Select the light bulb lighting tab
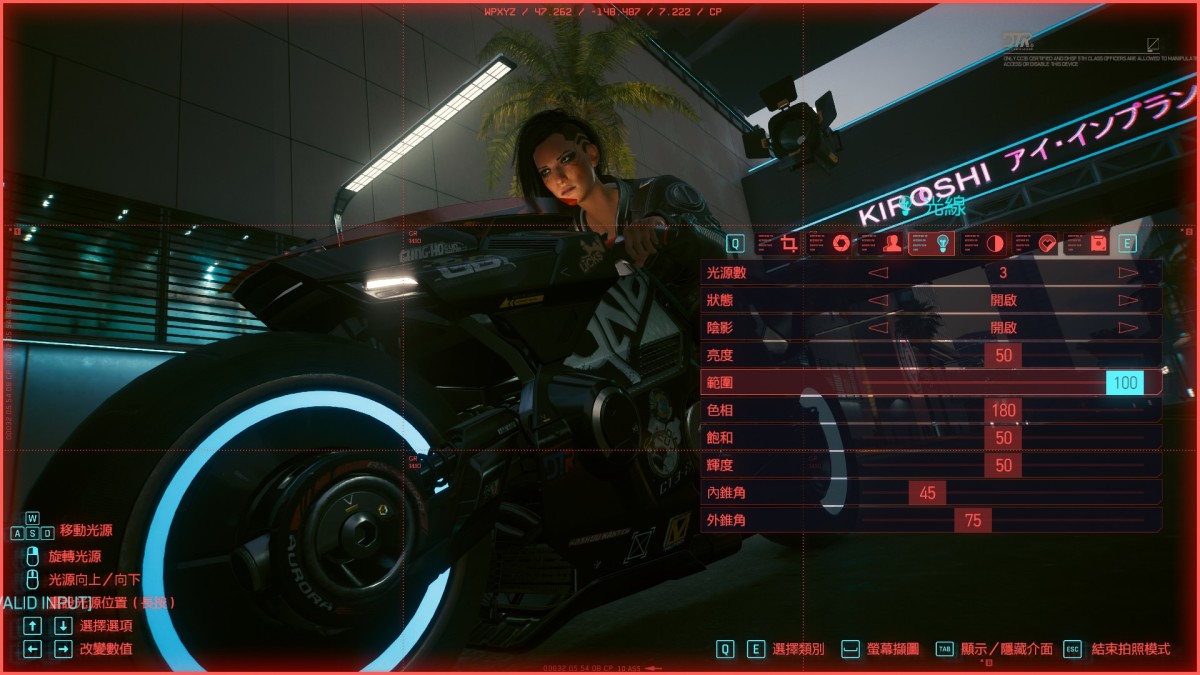 (942, 243)
